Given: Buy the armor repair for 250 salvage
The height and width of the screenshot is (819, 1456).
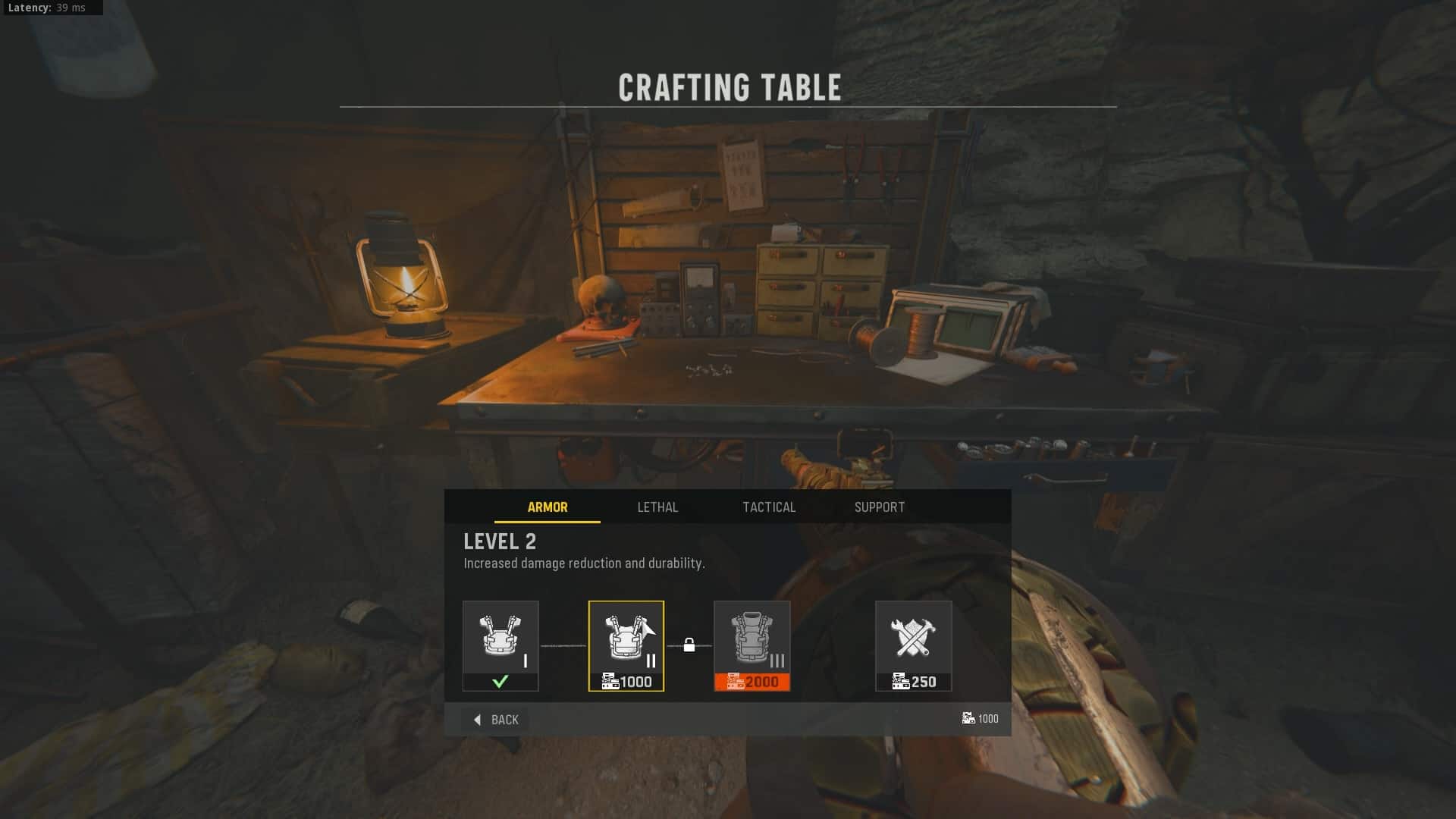Looking at the screenshot, I should point(913,645).
